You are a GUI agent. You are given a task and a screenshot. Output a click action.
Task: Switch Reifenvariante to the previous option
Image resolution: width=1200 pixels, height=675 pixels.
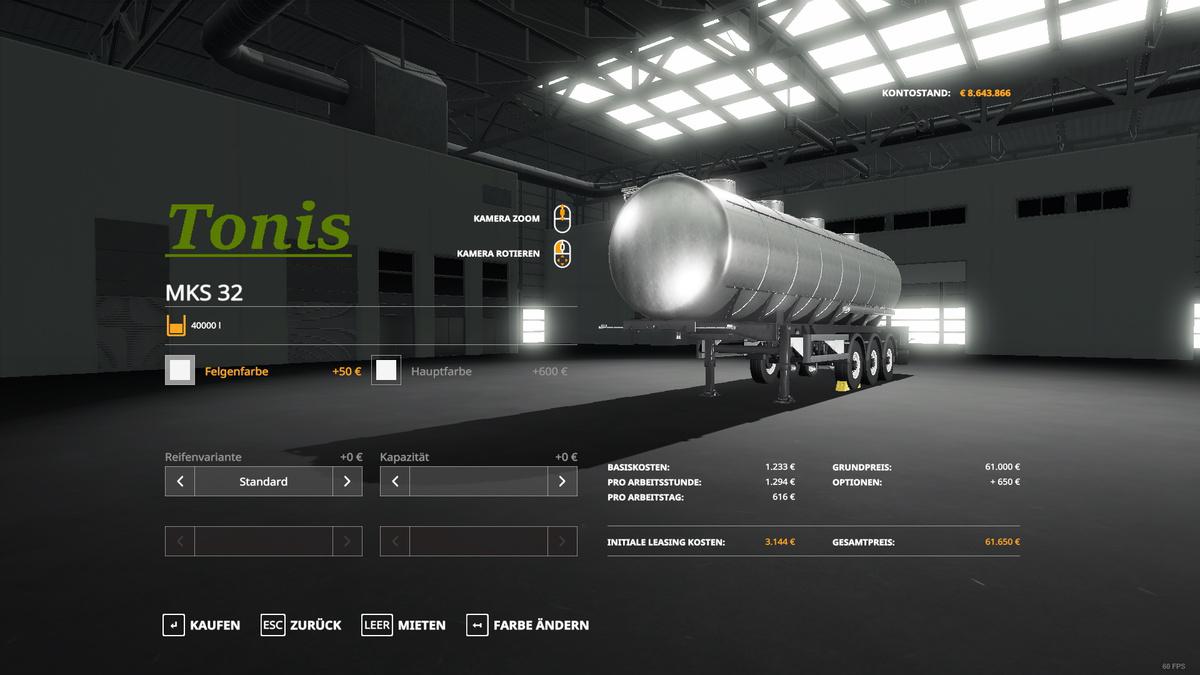tap(180, 481)
